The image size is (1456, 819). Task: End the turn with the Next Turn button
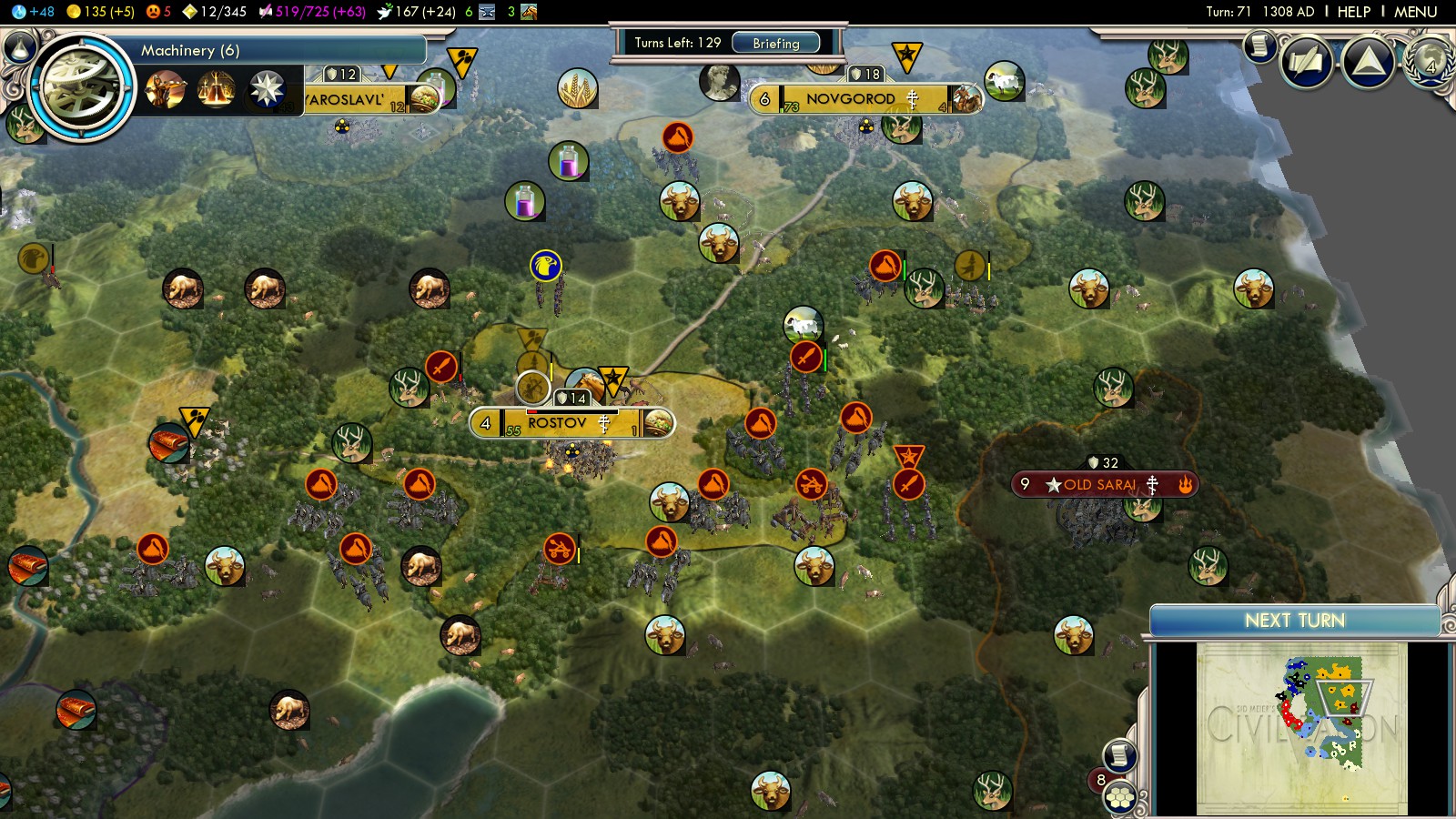tap(1294, 621)
